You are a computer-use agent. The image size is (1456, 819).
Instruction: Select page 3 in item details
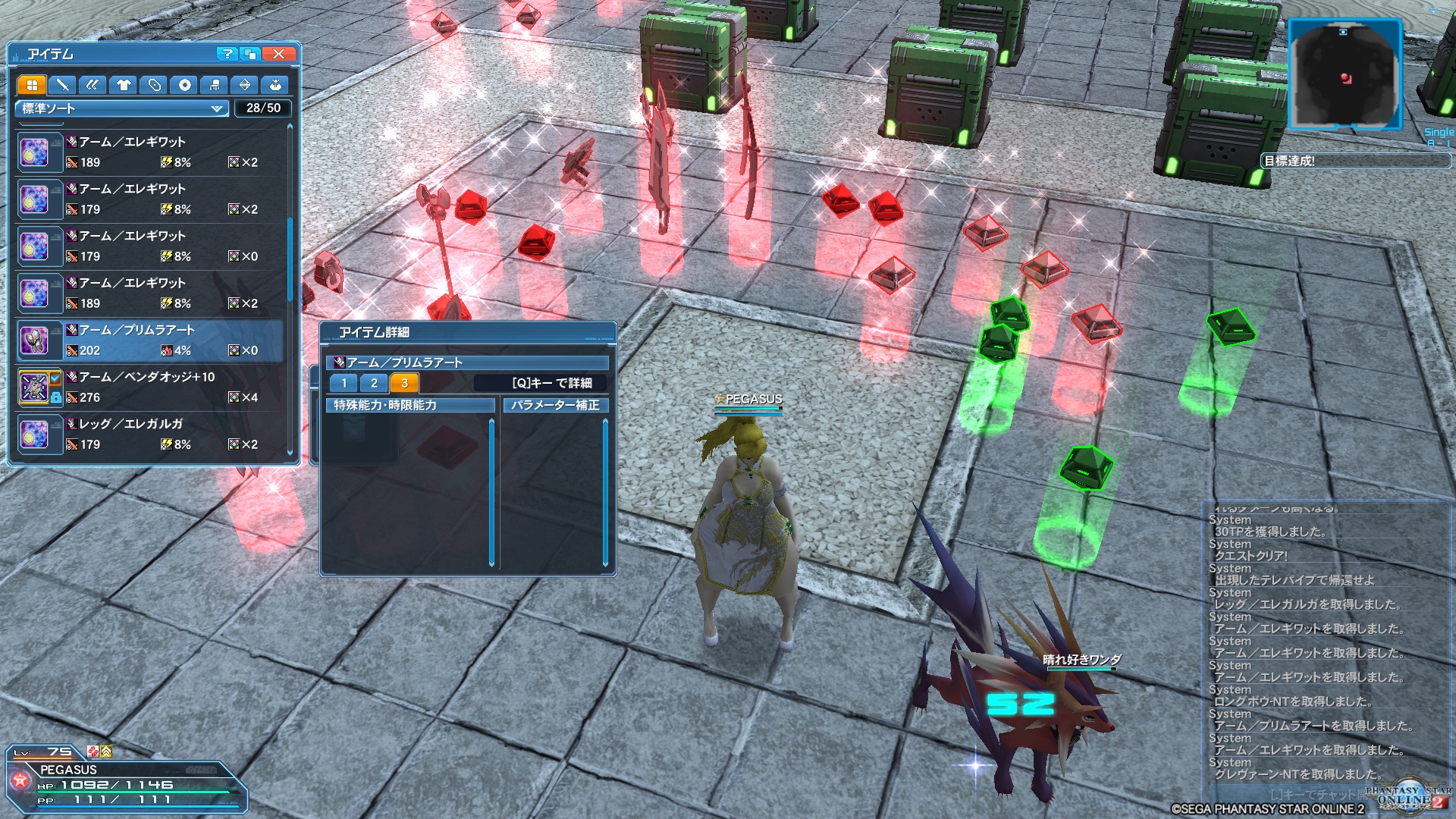pyautogui.click(x=404, y=383)
